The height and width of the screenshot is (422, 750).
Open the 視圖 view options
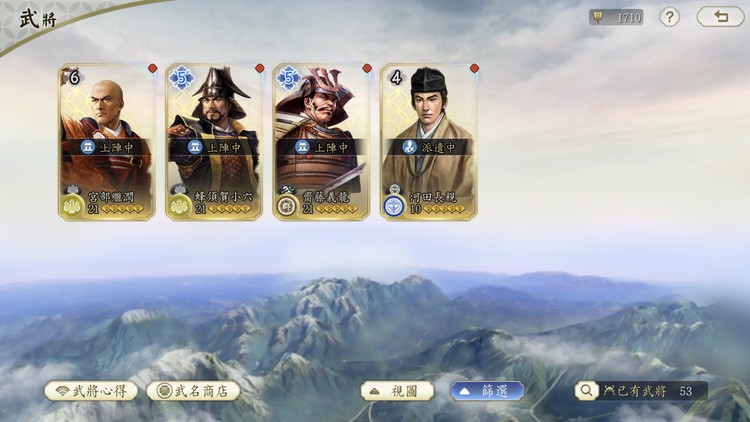coord(397,390)
